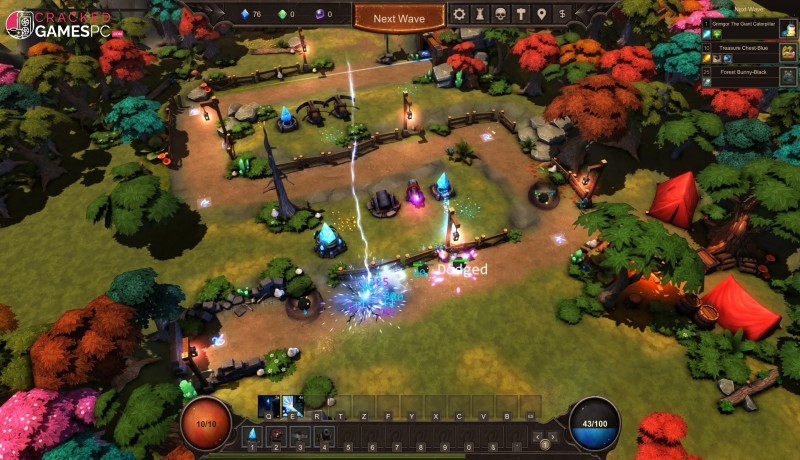Go to the next hotbar page
This screenshot has height=460, width=800.
pos(553,436)
